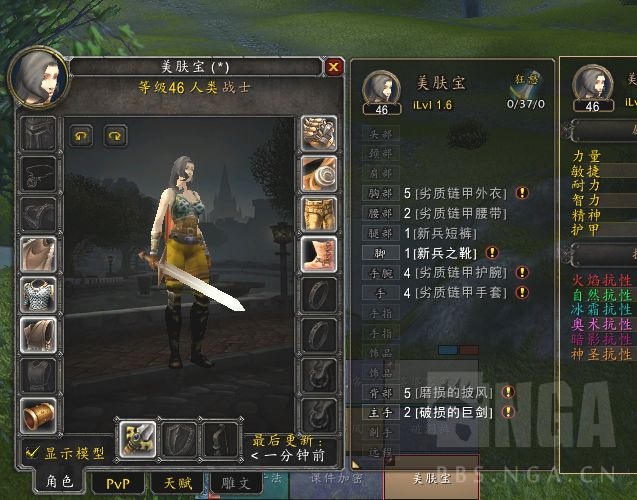This screenshot has height=500, width=637.
Task: Rotate the character model right
Action: click(x=115, y=132)
